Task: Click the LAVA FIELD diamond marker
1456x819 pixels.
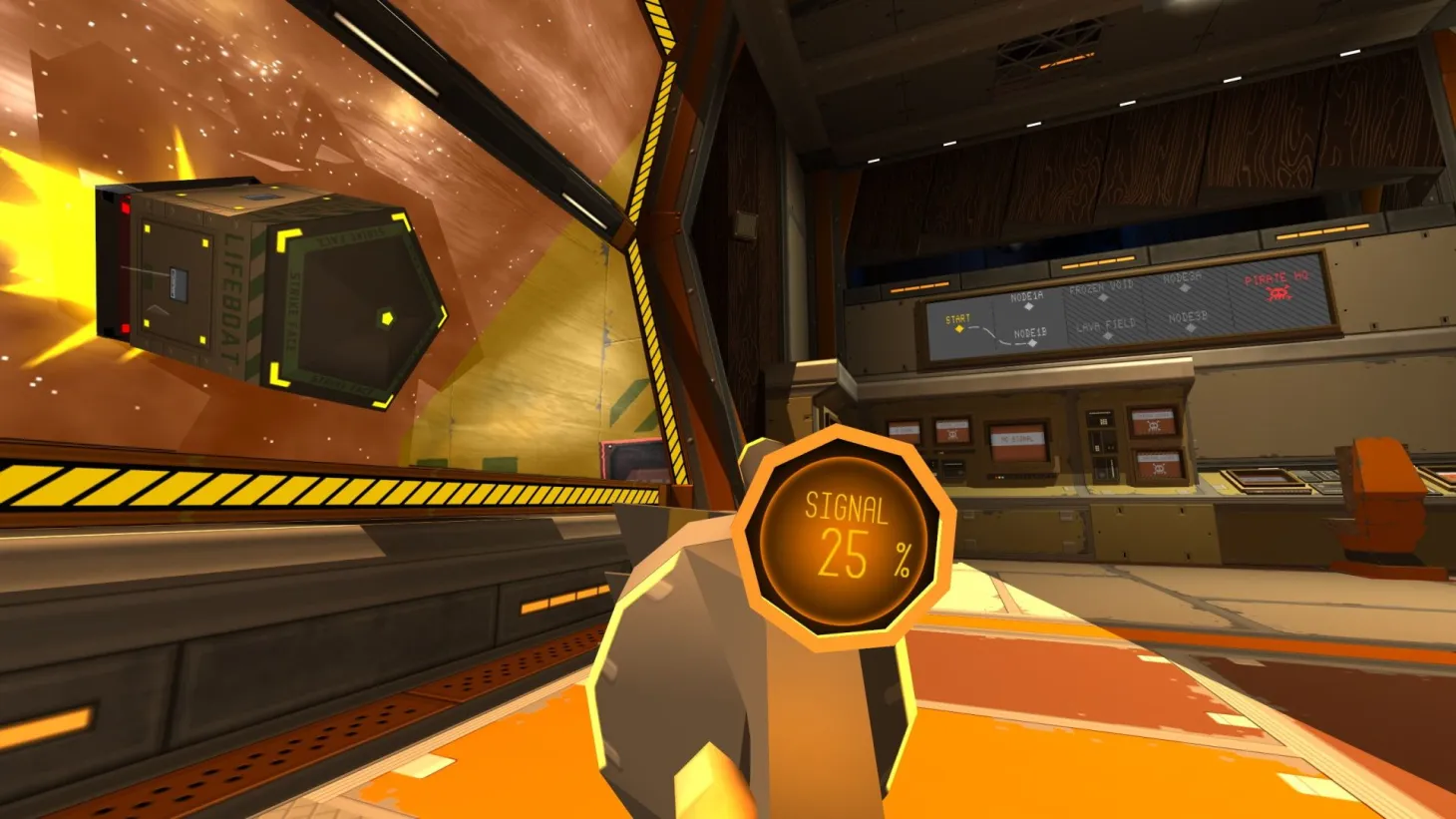Action: (1107, 336)
